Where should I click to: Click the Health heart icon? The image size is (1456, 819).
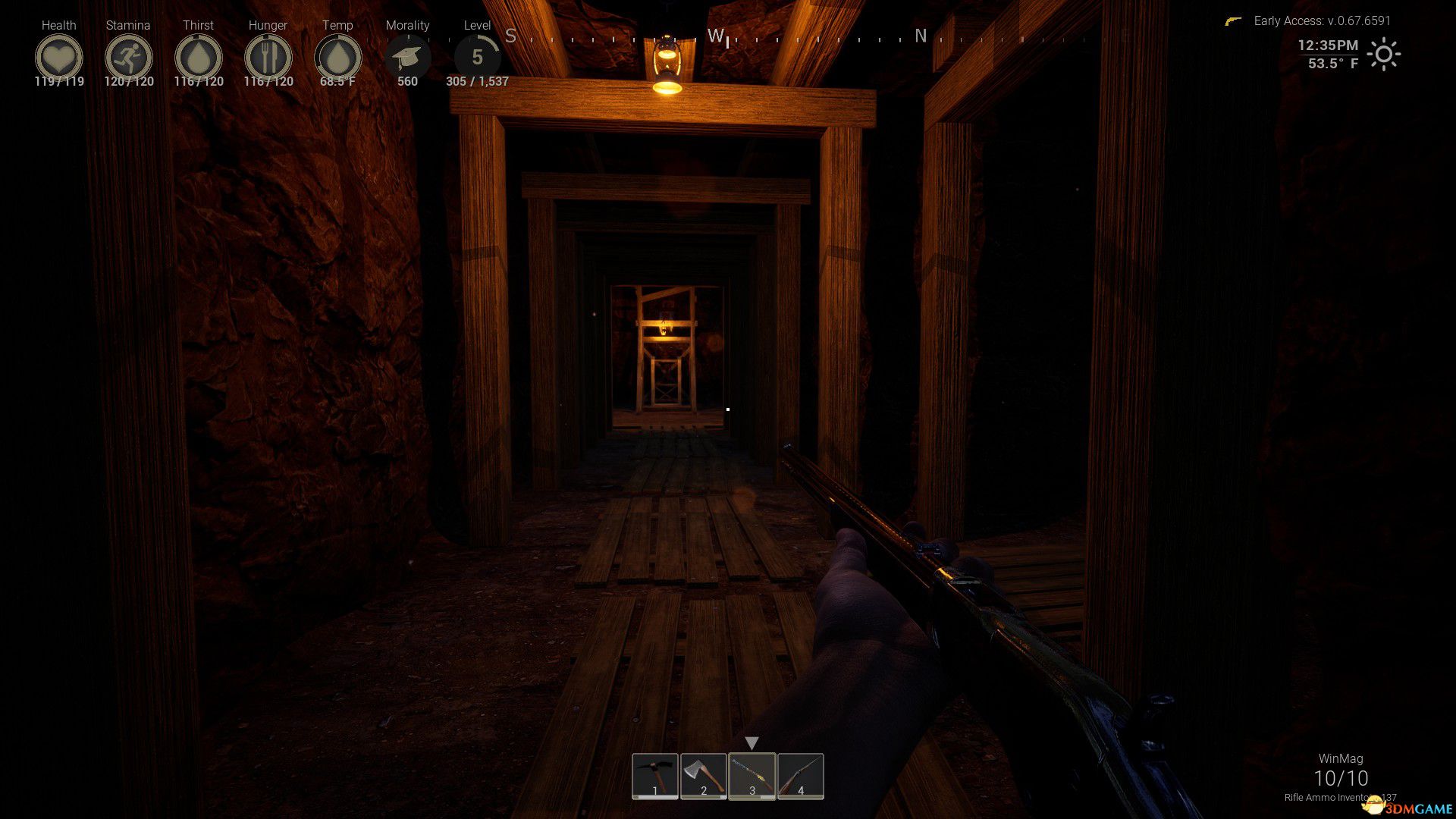(58, 57)
